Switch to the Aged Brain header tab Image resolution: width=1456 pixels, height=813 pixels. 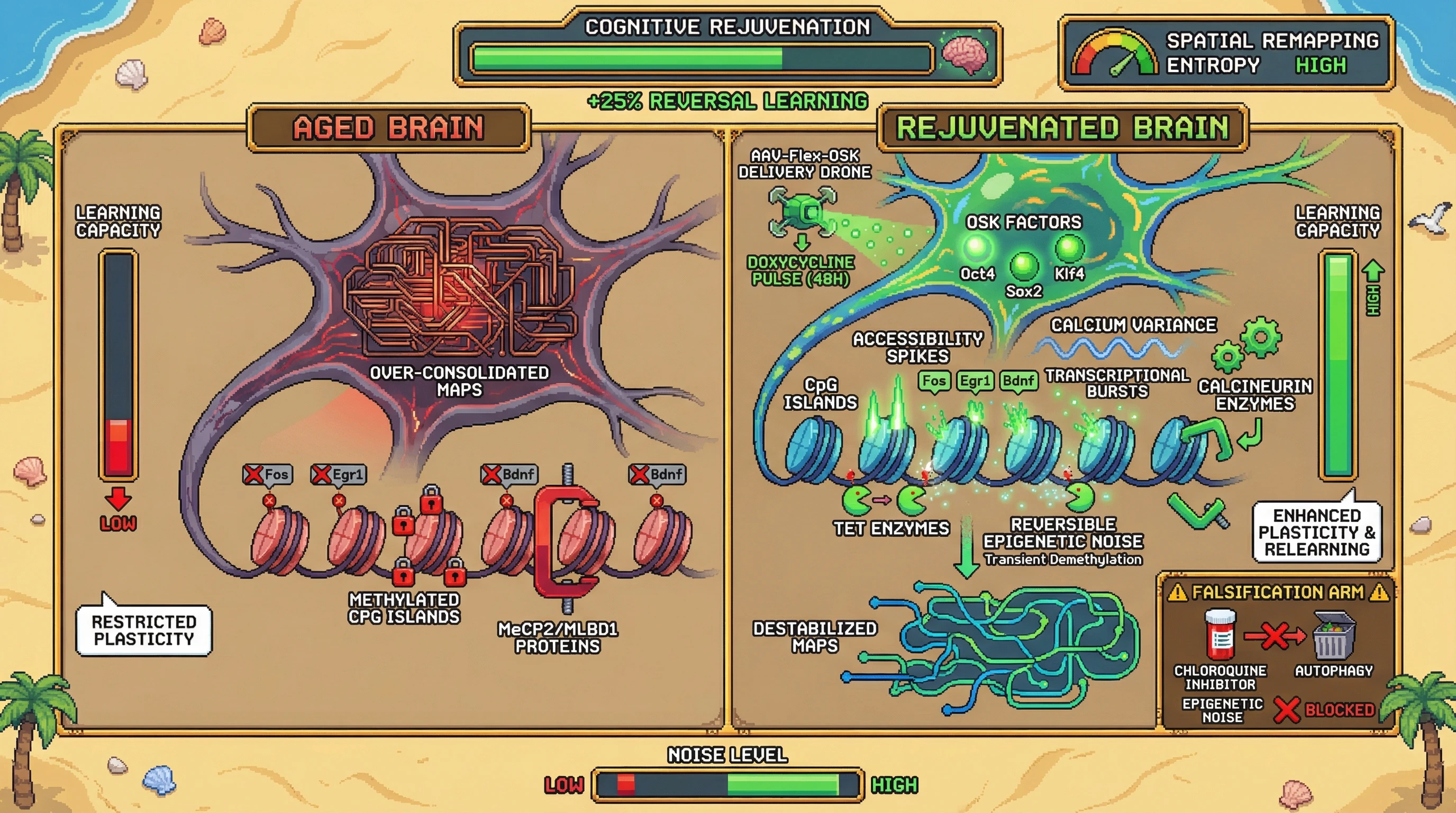(x=388, y=128)
